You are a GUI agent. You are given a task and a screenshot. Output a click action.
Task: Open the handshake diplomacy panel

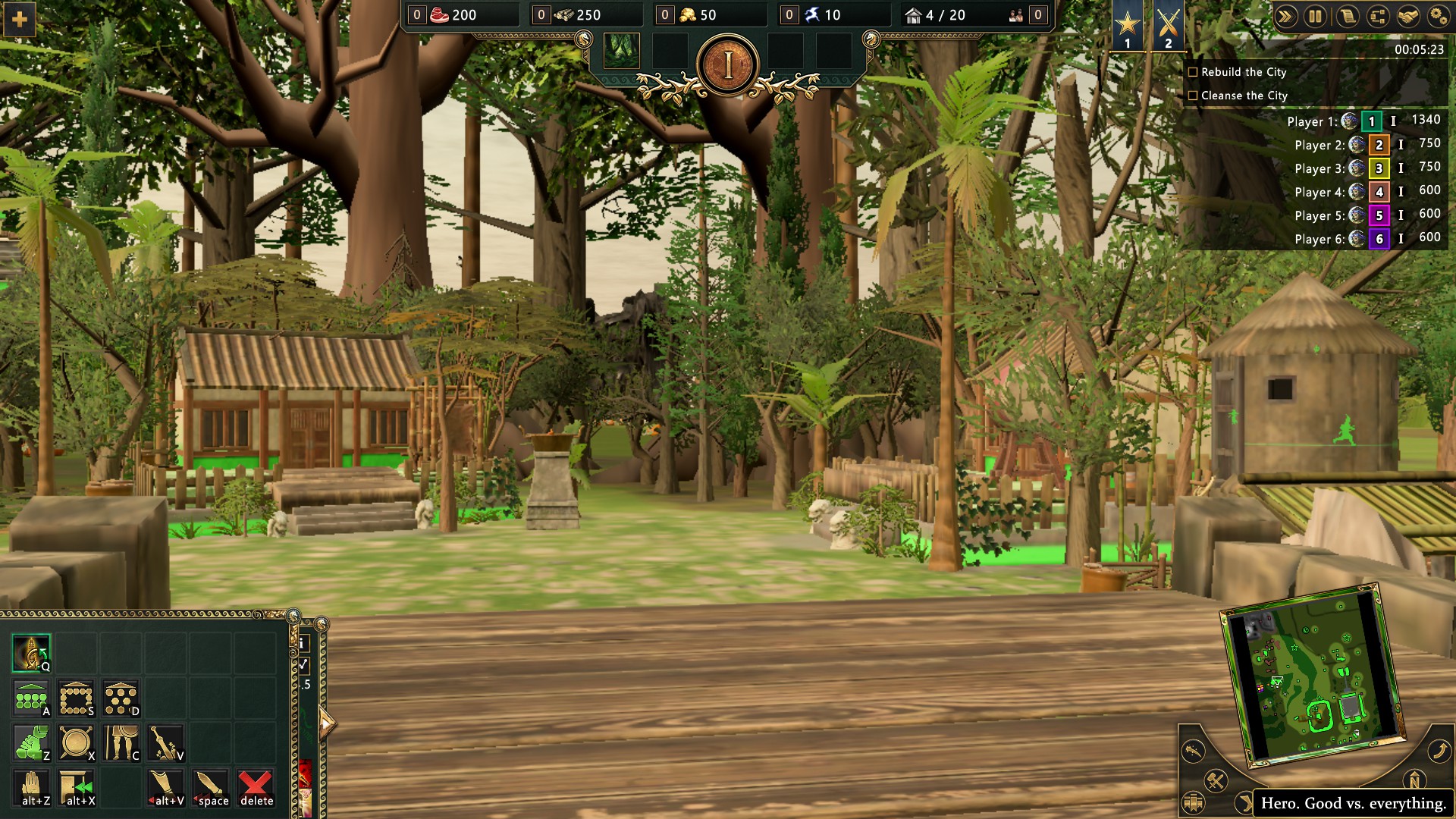pyautogui.click(x=1408, y=17)
